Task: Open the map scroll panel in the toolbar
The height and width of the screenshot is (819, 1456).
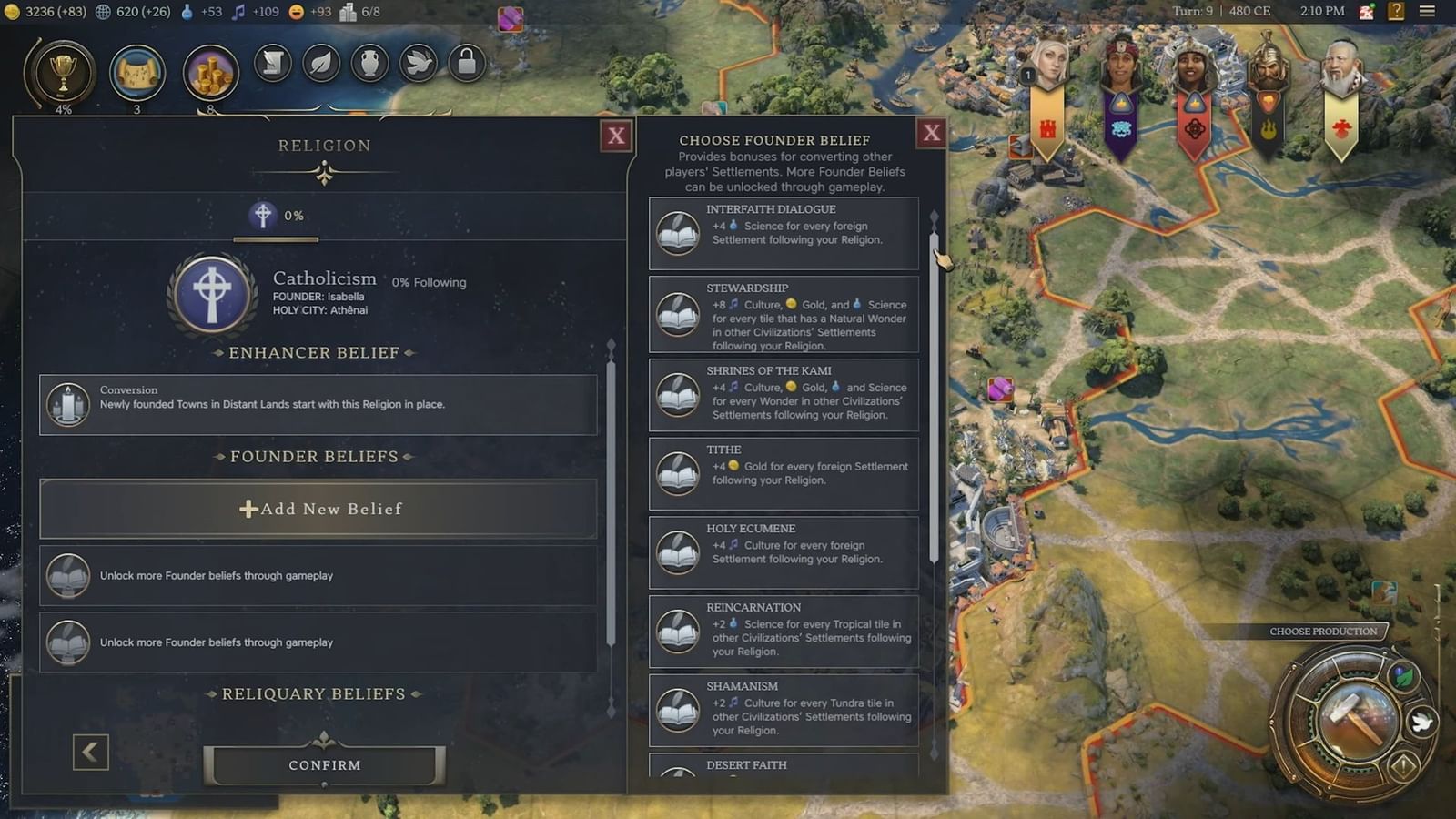Action: (138, 73)
